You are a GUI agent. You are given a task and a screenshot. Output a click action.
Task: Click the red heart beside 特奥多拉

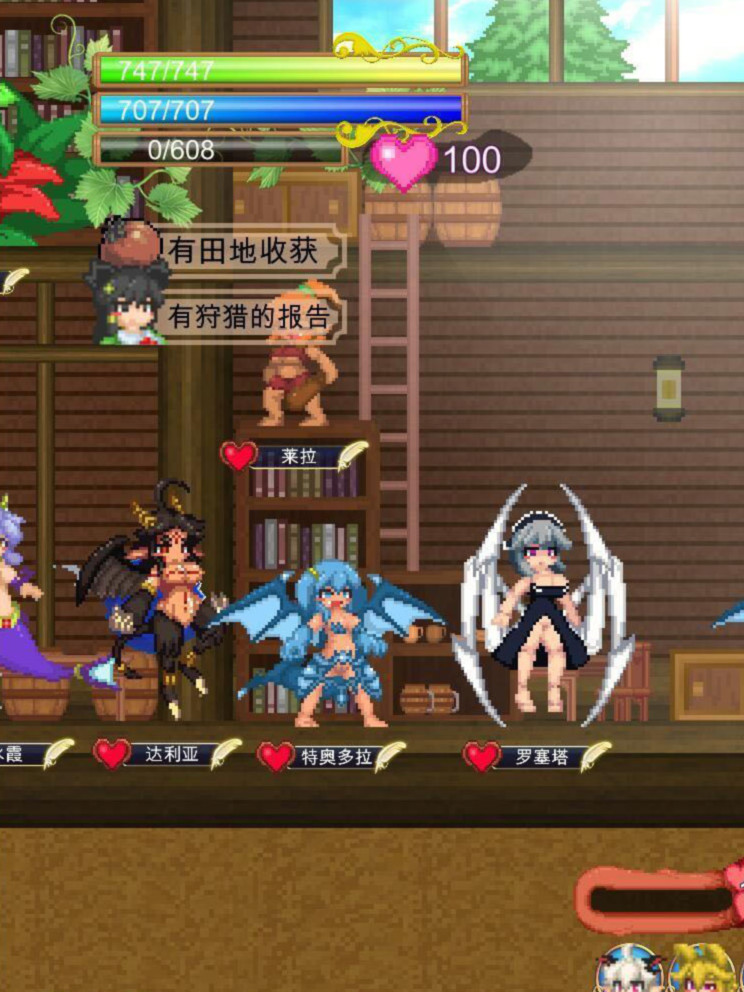(x=275, y=756)
